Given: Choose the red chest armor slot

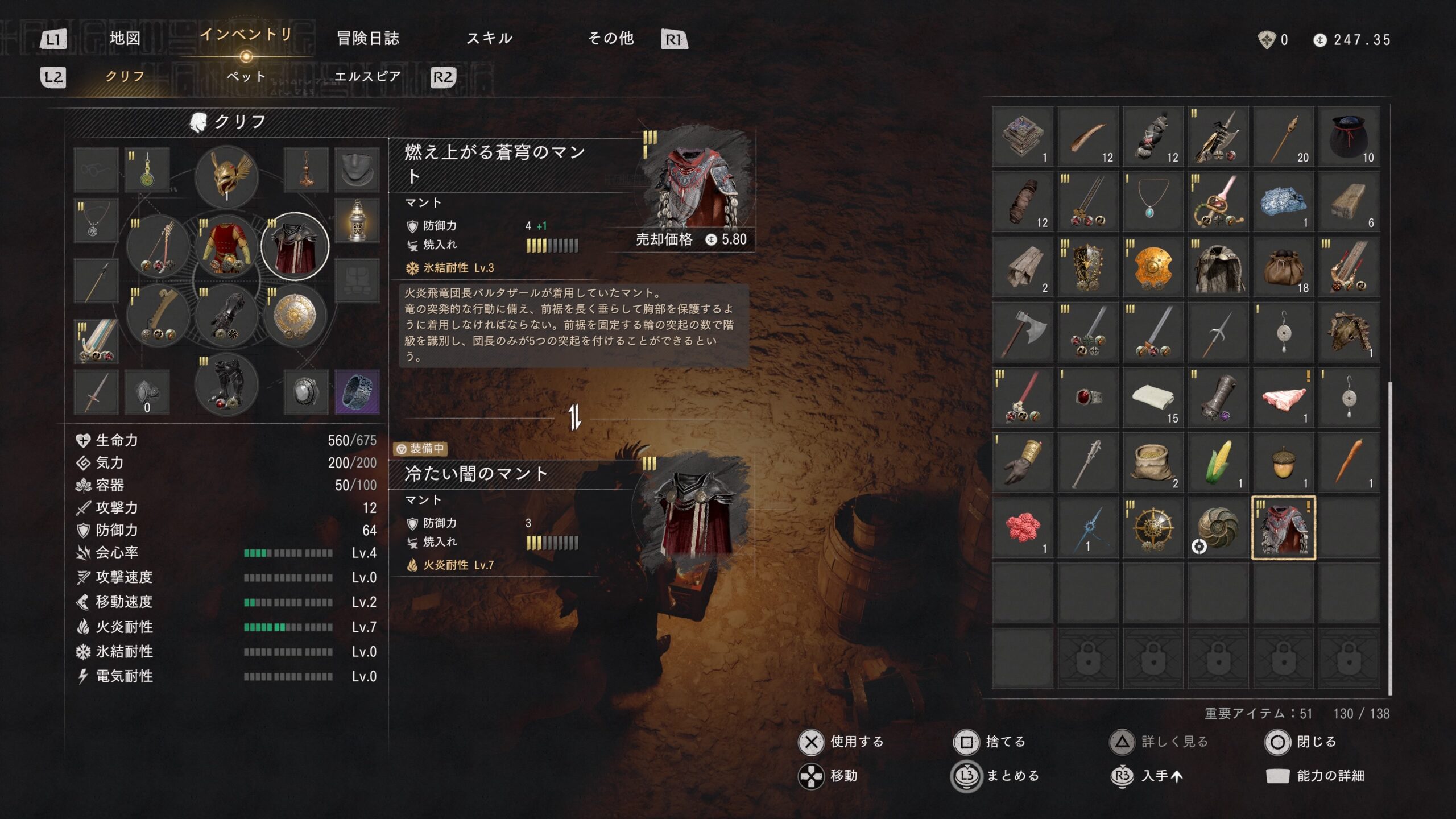Looking at the screenshot, I should click(x=226, y=247).
